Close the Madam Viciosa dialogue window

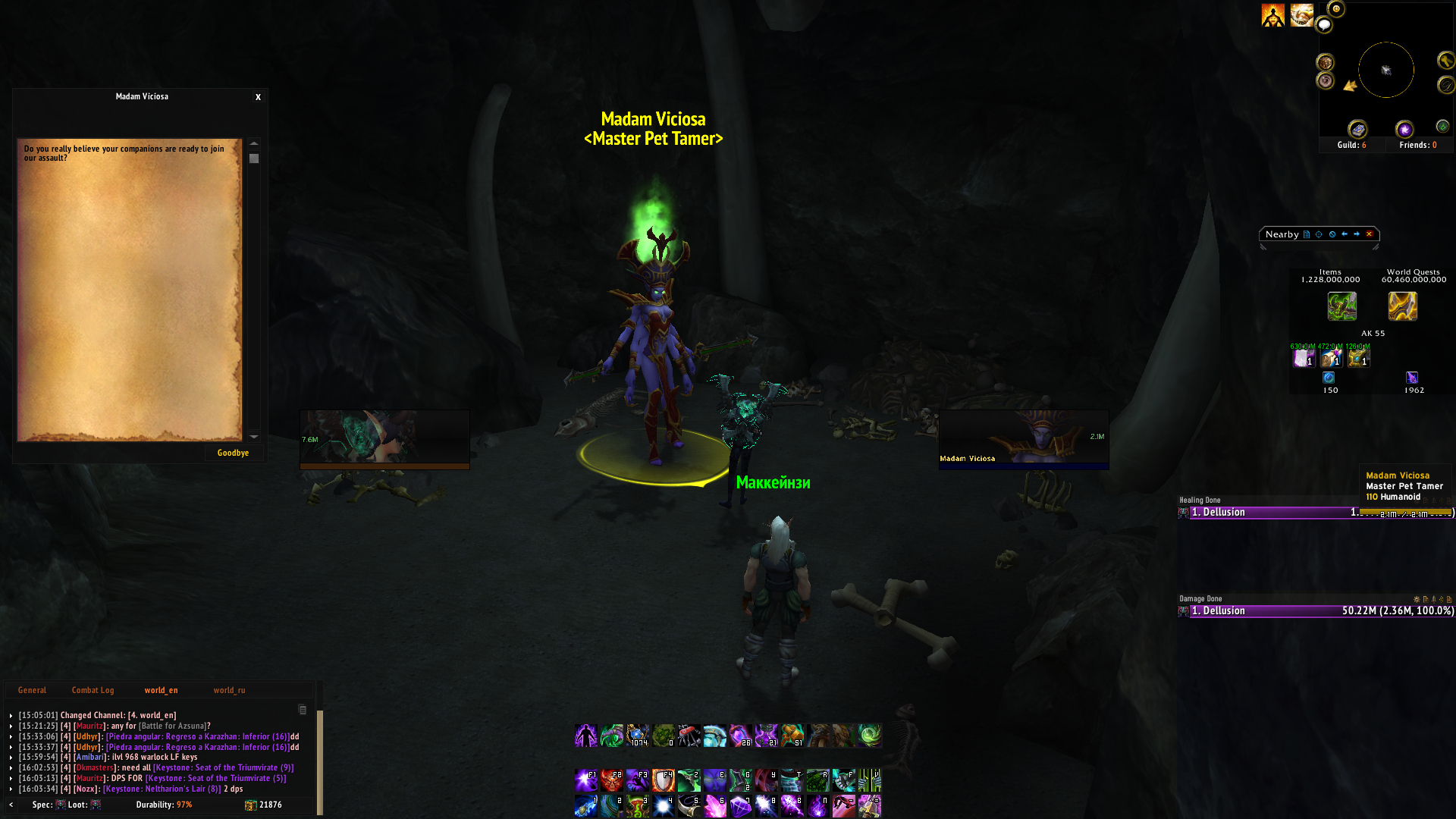(258, 97)
